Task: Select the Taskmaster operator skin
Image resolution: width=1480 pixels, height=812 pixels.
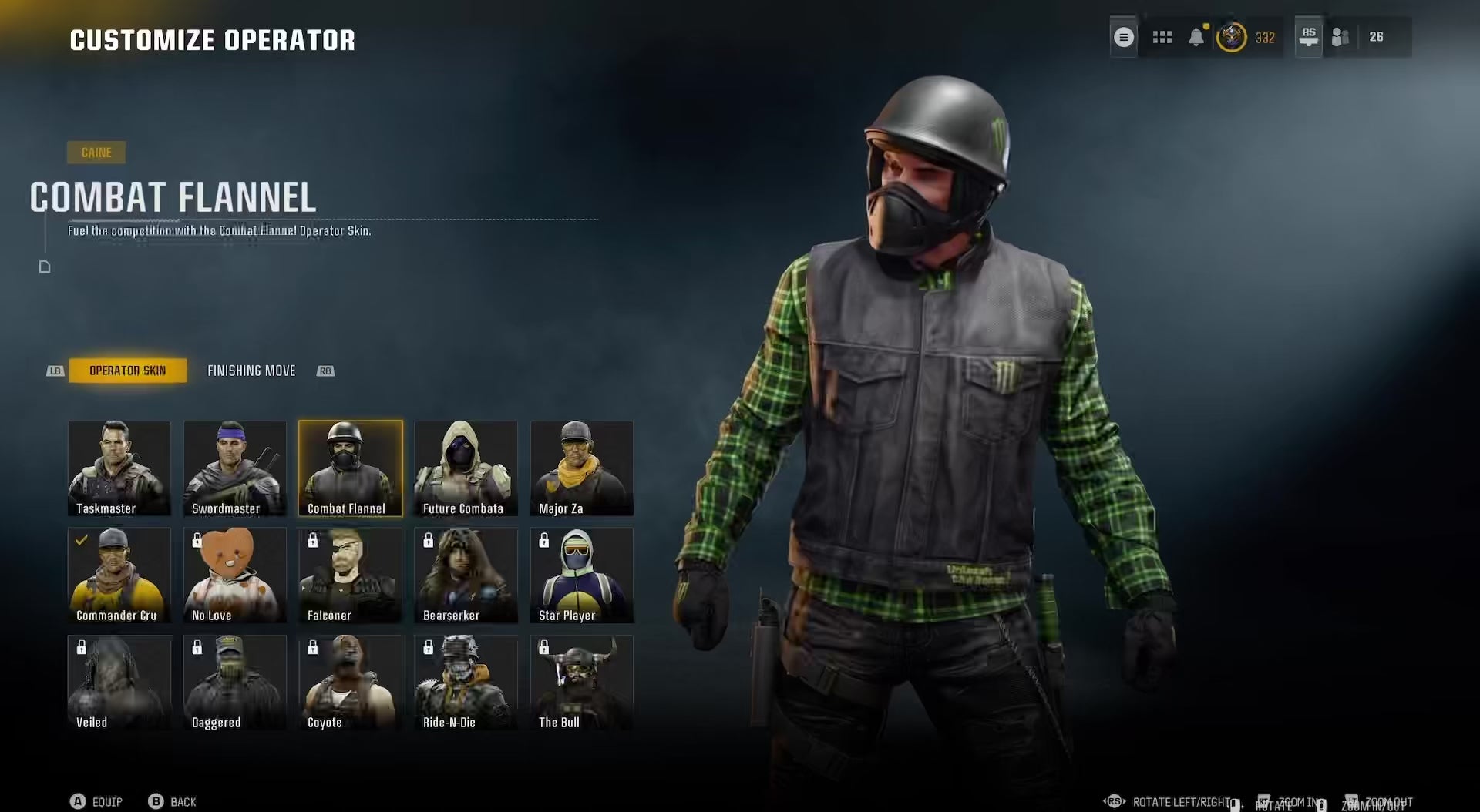Action: (x=119, y=468)
